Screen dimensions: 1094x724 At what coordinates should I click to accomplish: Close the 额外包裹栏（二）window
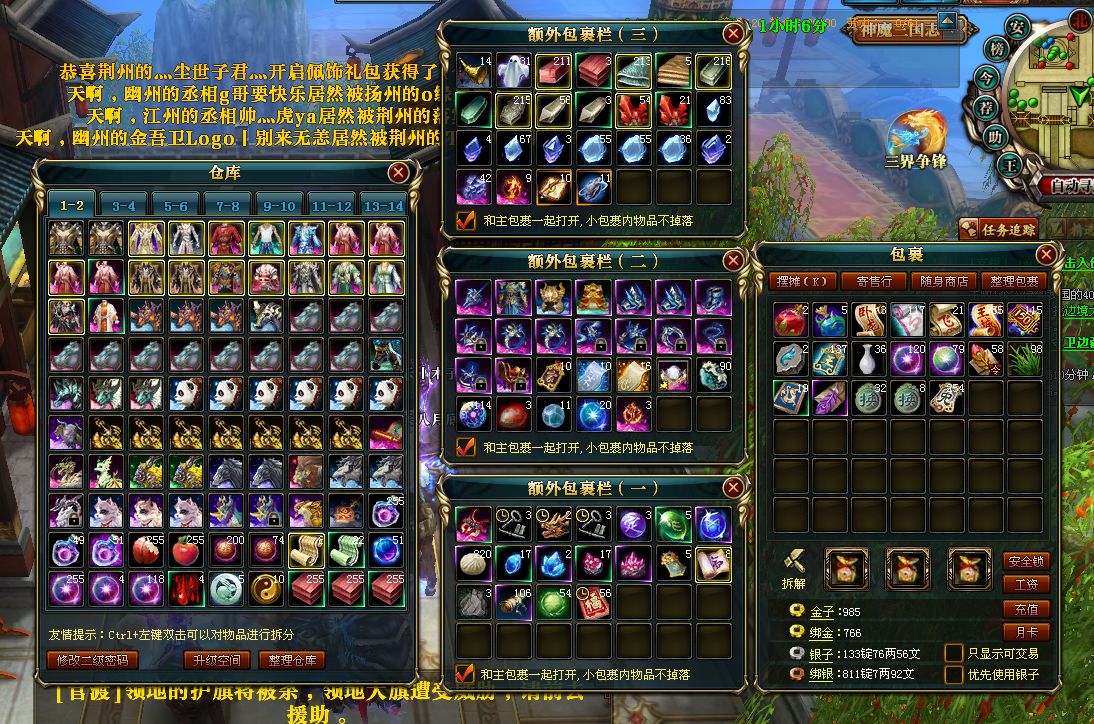pyautogui.click(x=733, y=261)
